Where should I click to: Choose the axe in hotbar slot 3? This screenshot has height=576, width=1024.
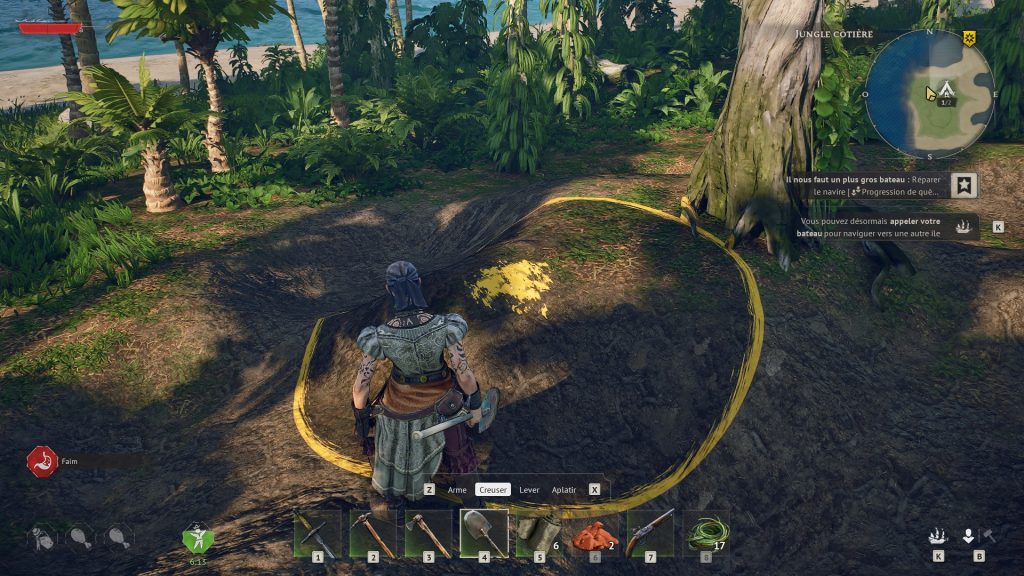[428, 532]
